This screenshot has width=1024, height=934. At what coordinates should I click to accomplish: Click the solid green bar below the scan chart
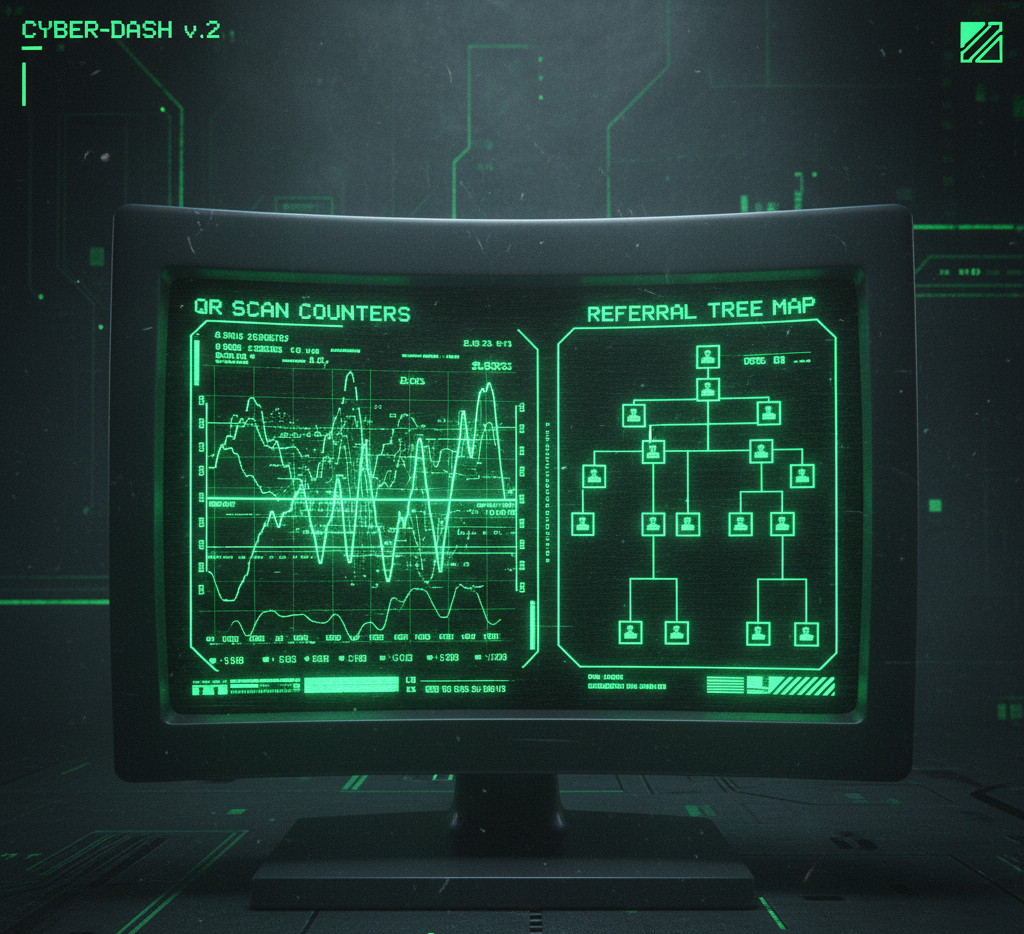click(x=350, y=686)
